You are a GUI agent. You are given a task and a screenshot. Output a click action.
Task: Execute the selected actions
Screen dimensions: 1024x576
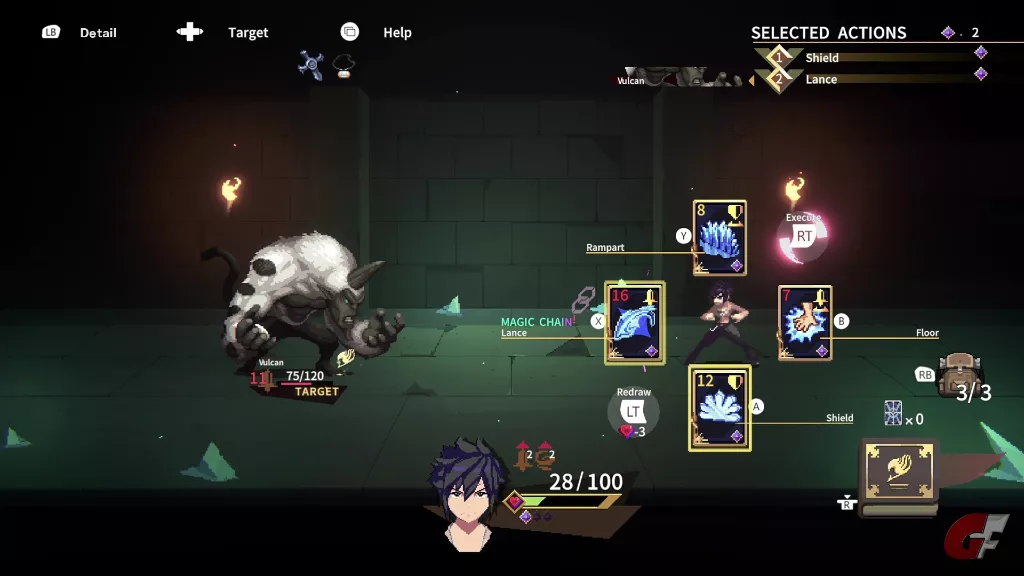(803, 236)
